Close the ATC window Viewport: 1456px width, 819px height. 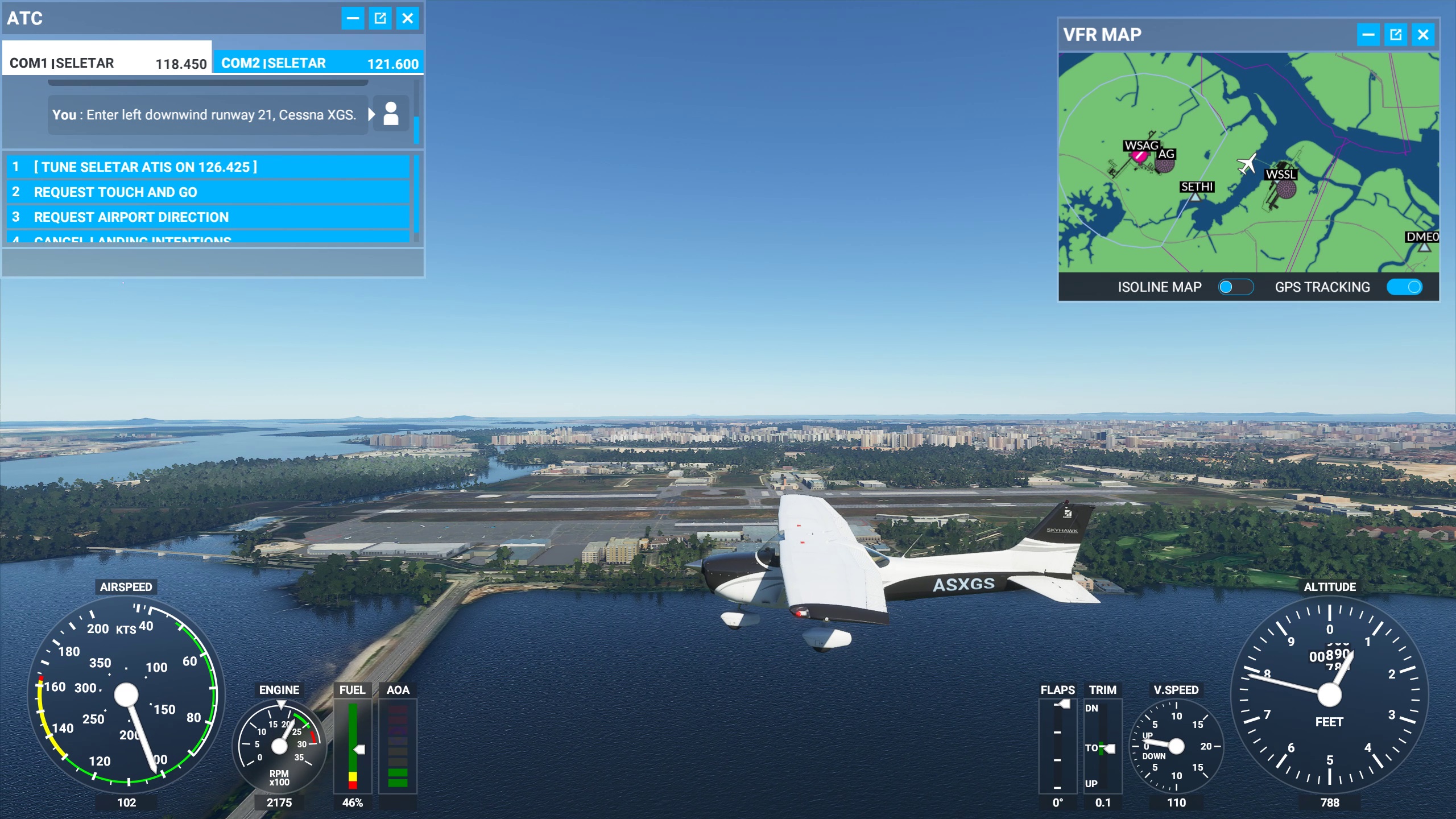[407, 18]
